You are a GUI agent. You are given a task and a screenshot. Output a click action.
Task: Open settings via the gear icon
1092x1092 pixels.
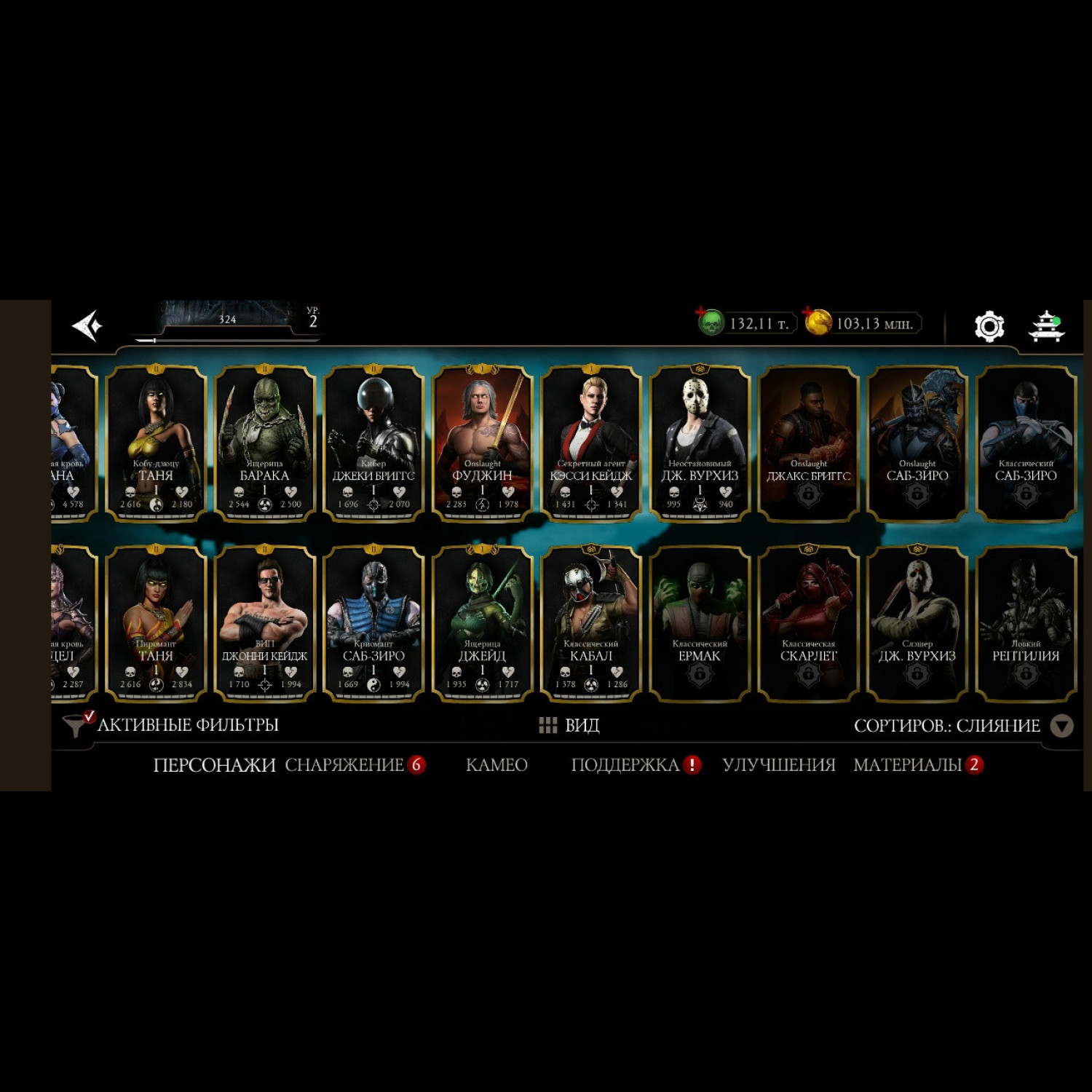pos(989,325)
